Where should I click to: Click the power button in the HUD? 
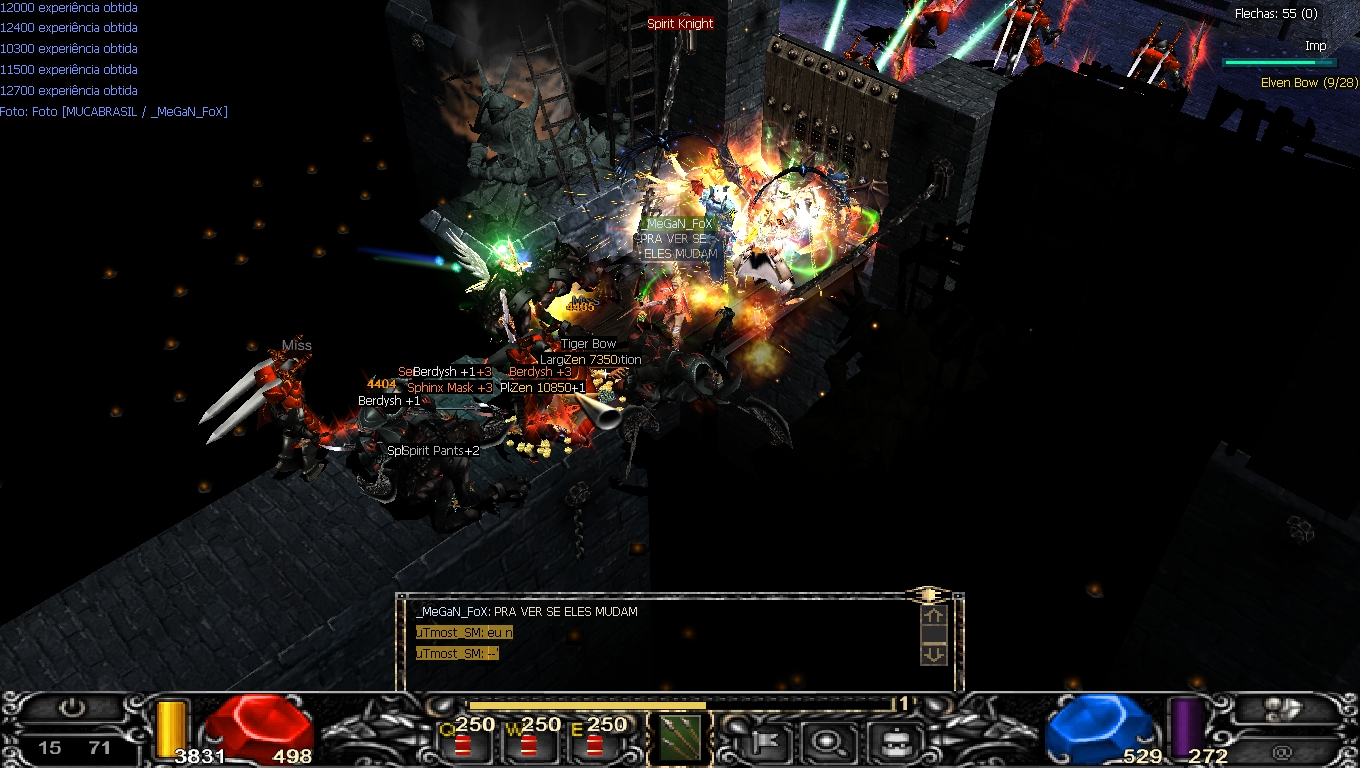(72, 709)
